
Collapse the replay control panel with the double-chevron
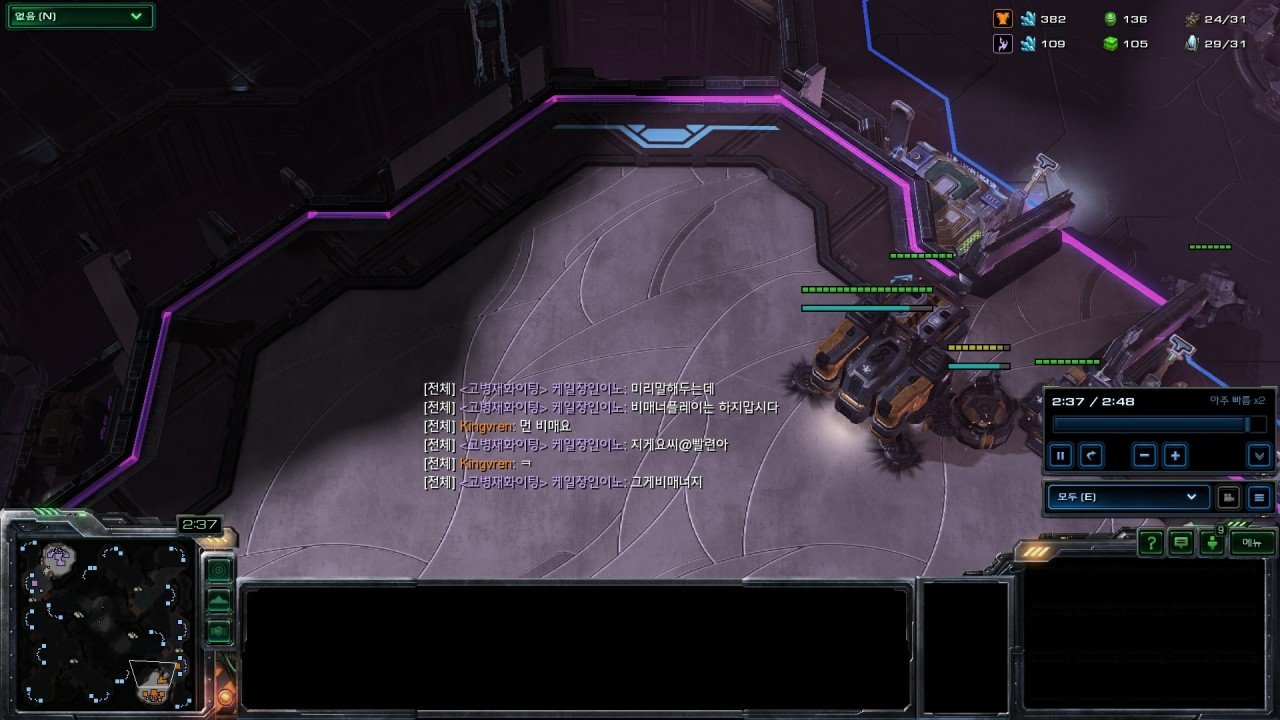(x=1258, y=456)
